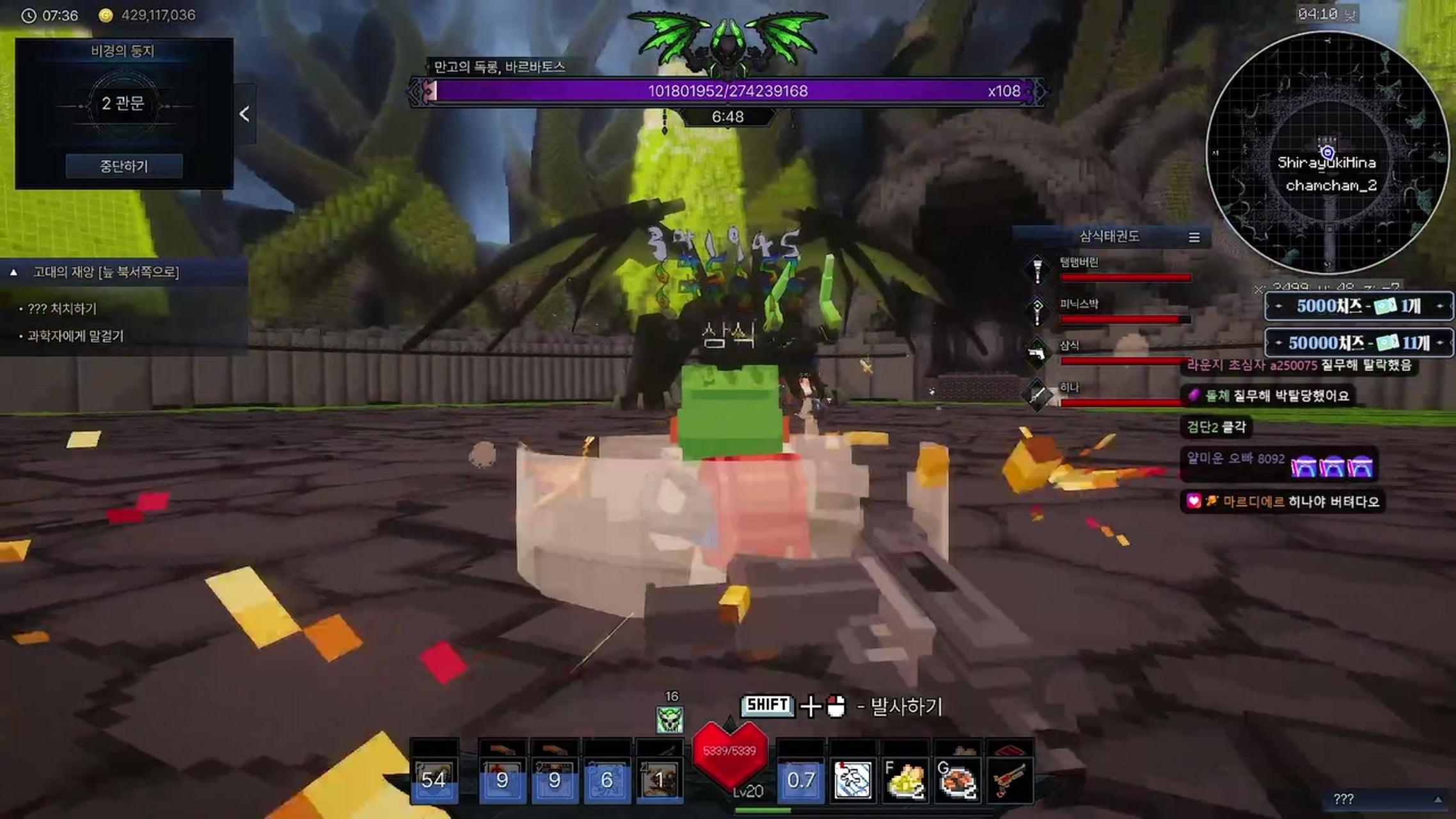Select party member 미닉스박
Viewport: 1456px width, 819px height.
(x=1079, y=305)
